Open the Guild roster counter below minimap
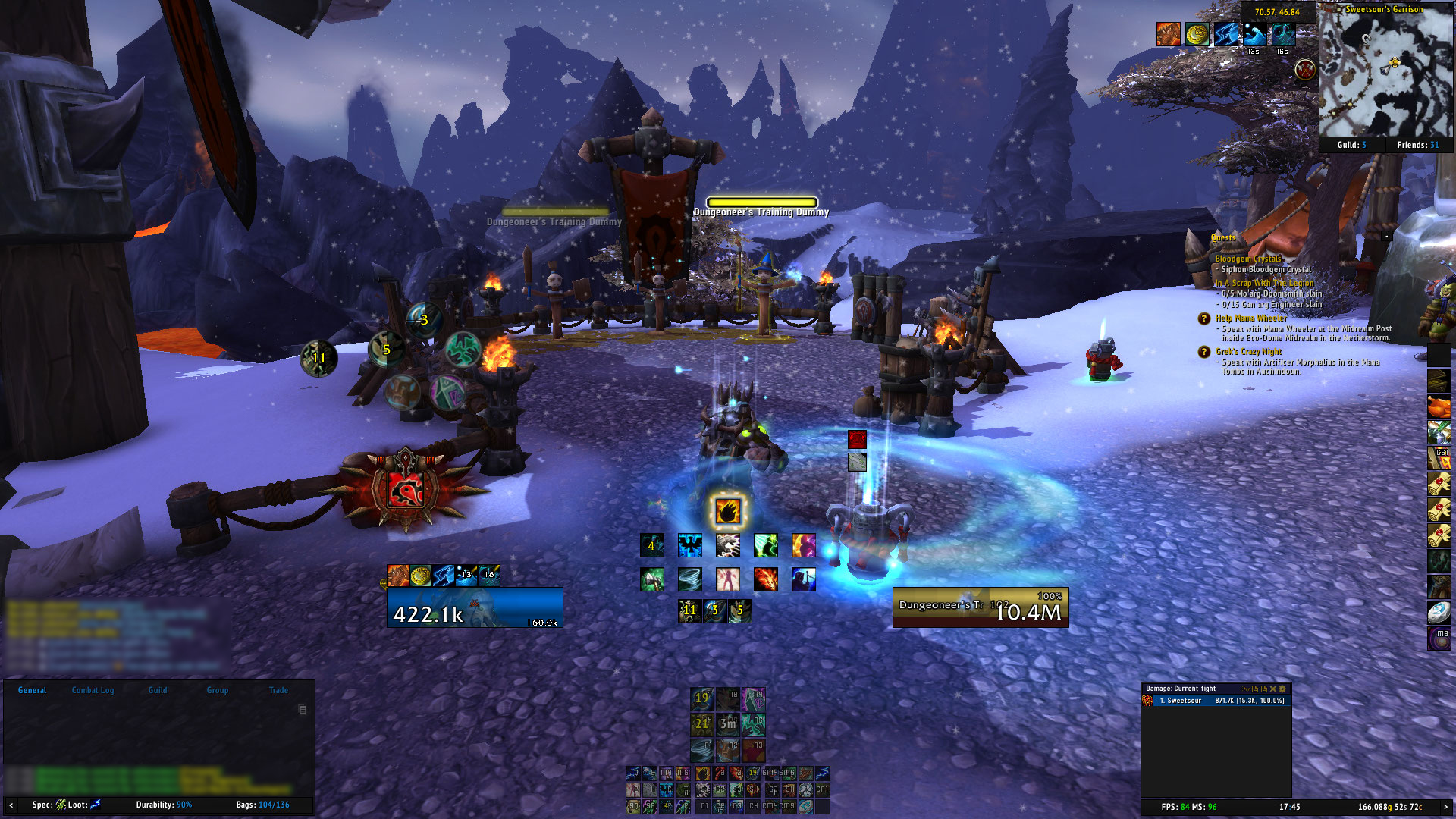 tap(1351, 145)
